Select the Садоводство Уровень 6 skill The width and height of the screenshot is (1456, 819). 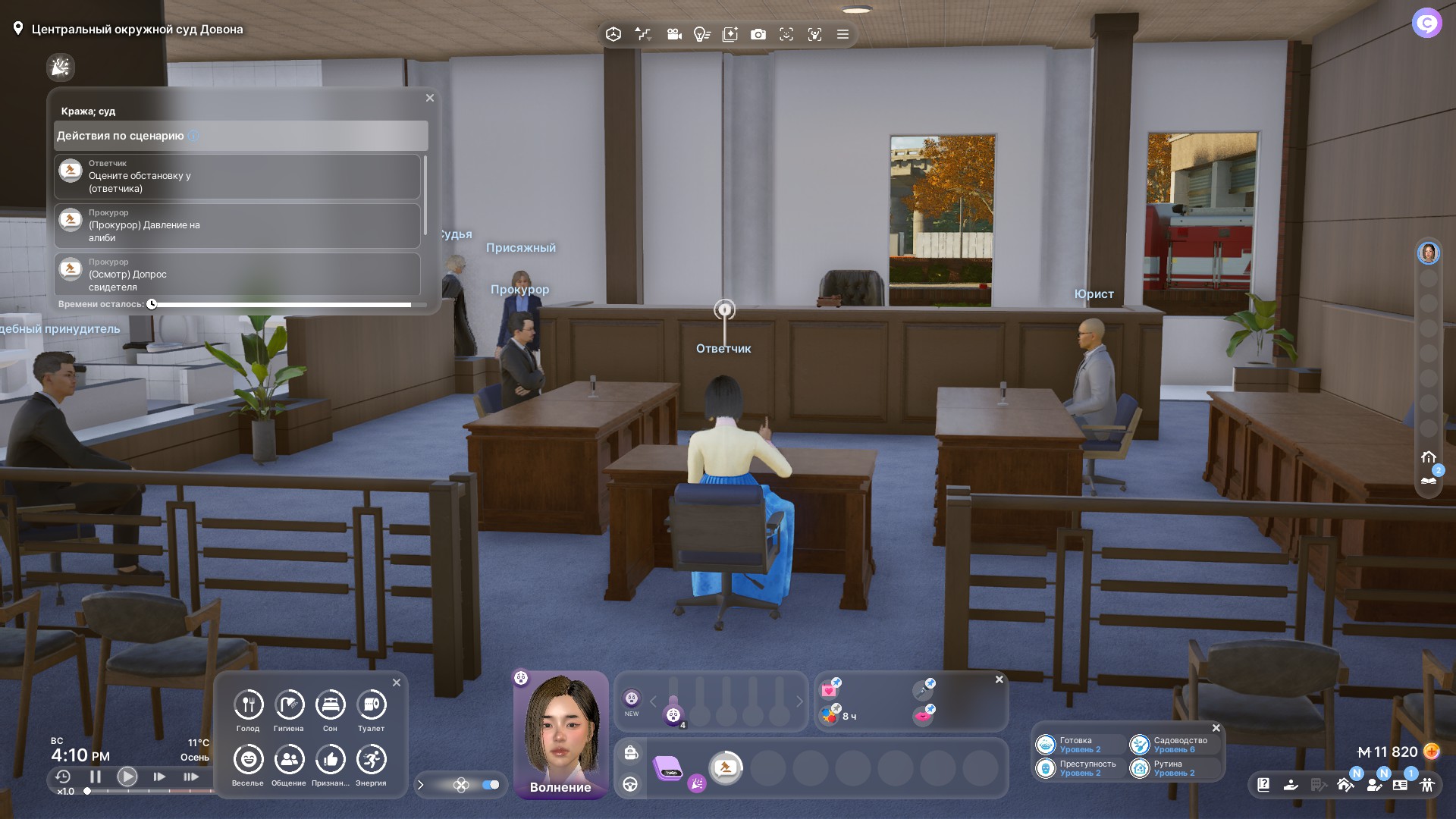click(1172, 745)
